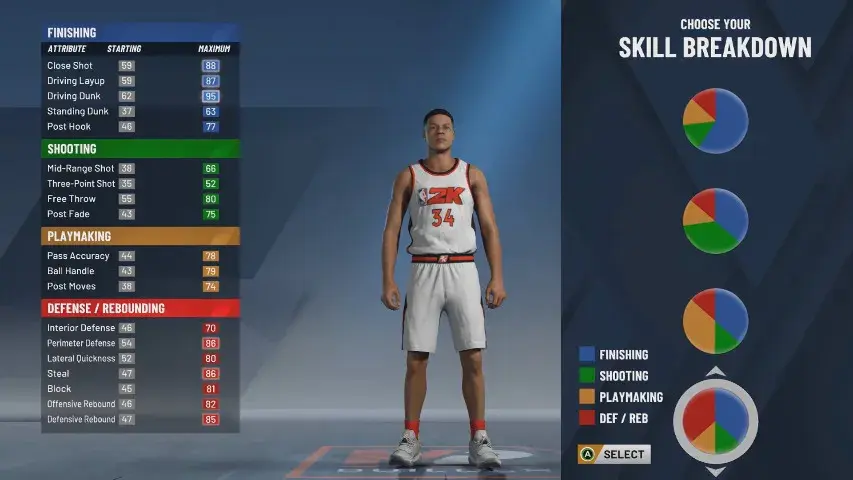This screenshot has height=480, width=853.
Task: Pick the highlighted red and blue pie chart
Action: click(715, 421)
